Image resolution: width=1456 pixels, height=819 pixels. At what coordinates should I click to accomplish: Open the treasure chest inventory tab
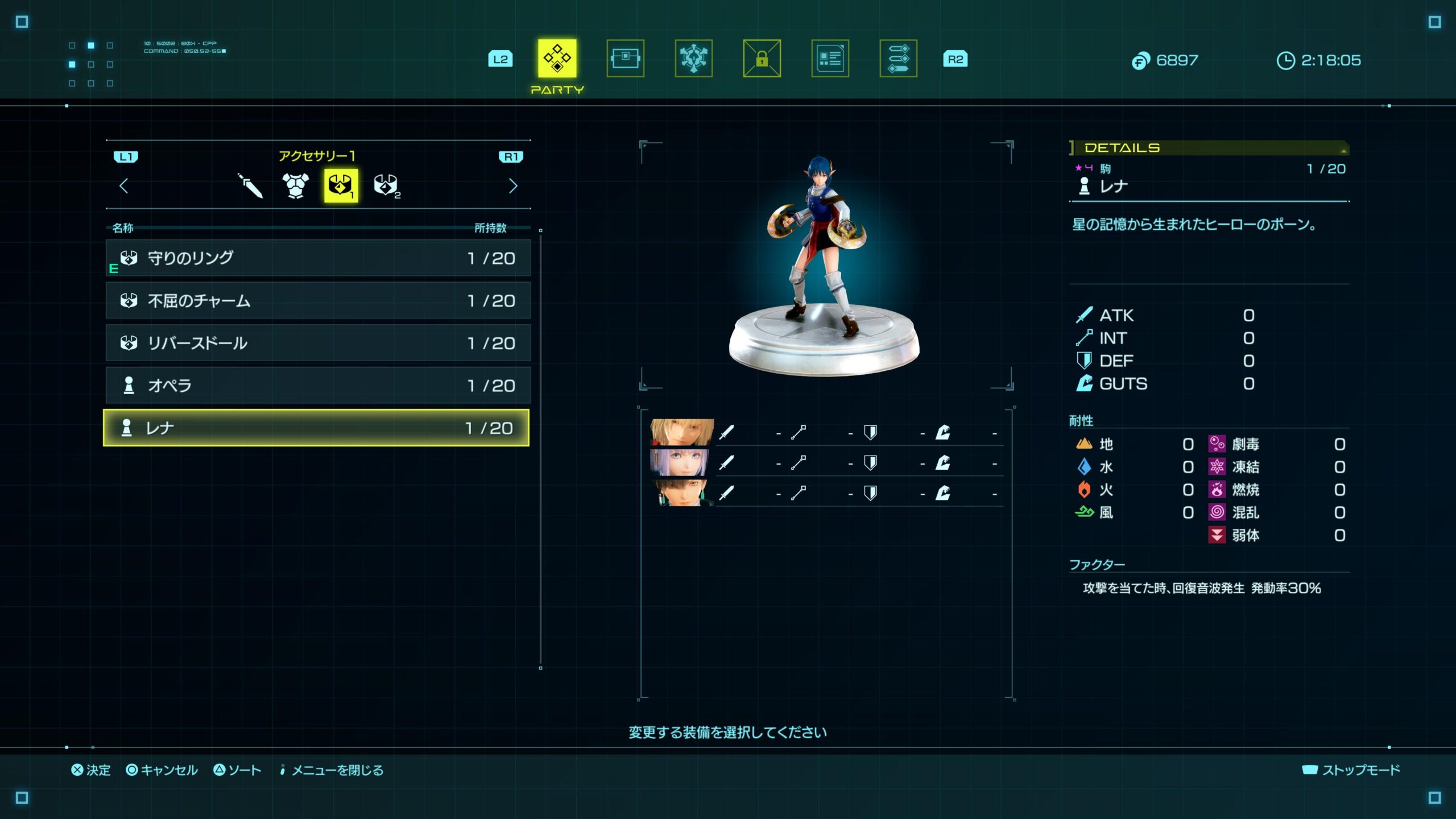pos(625,58)
